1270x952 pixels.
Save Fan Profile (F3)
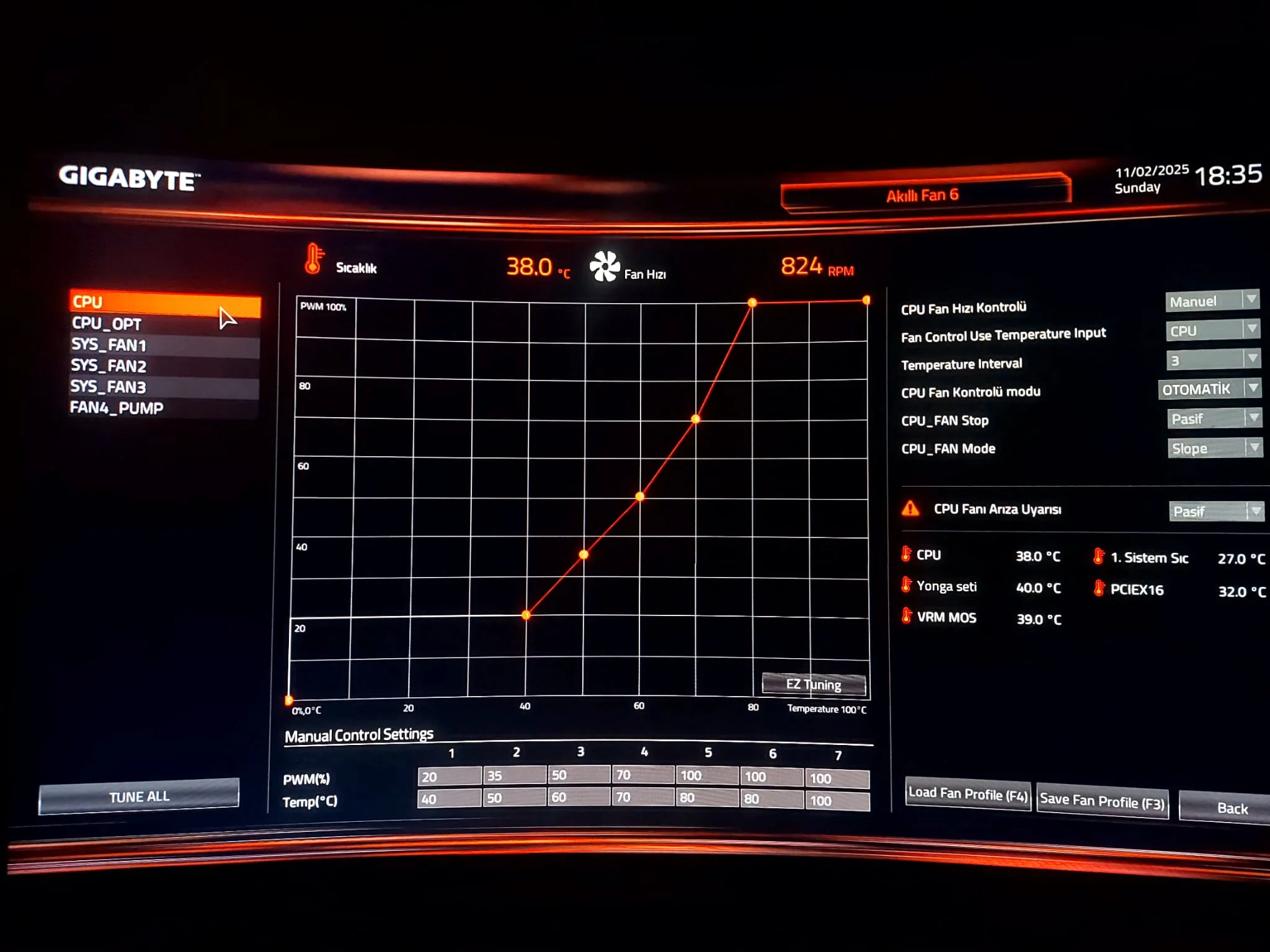(1102, 801)
